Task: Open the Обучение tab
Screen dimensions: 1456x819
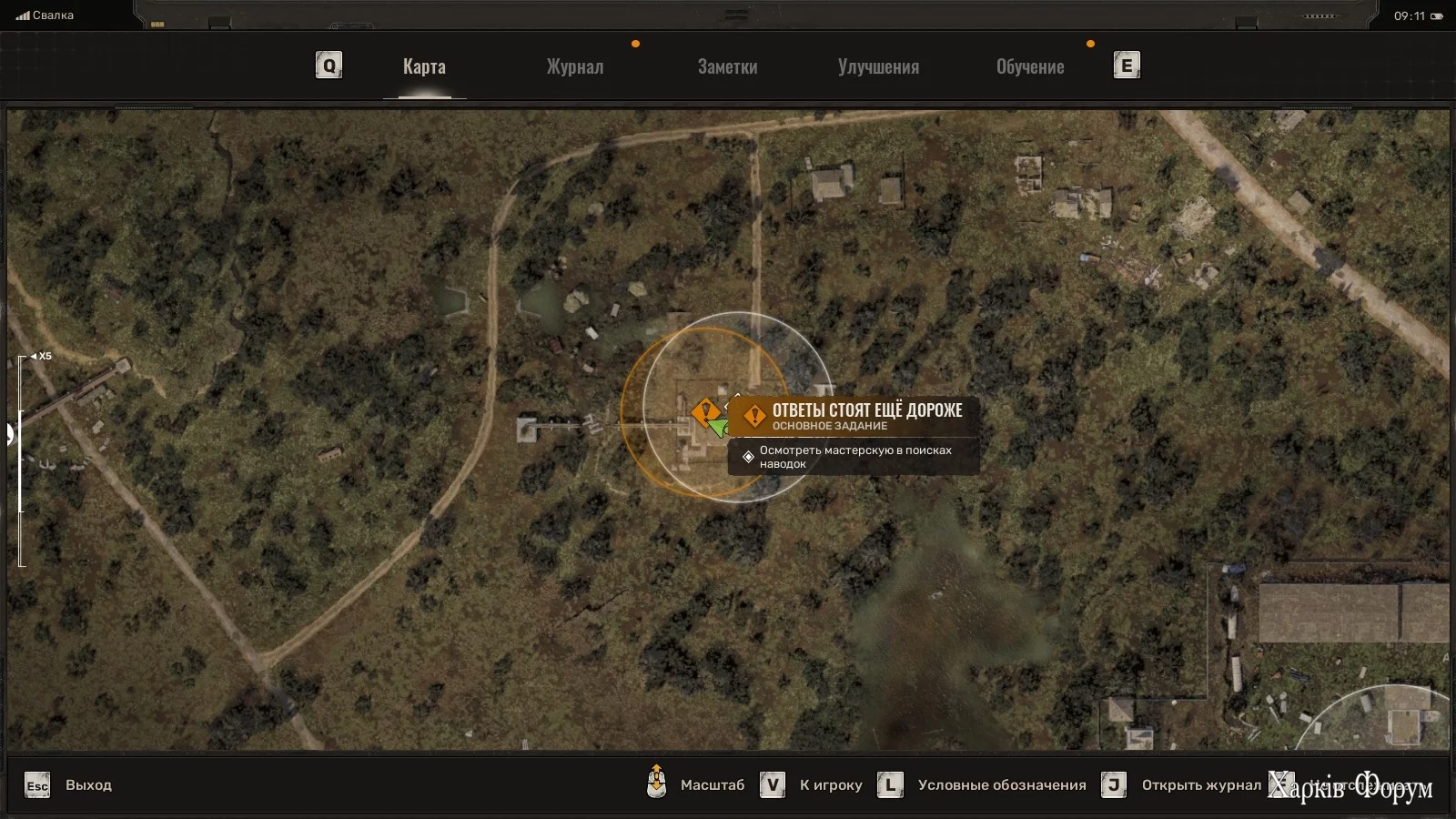Action: point(1030,66)
